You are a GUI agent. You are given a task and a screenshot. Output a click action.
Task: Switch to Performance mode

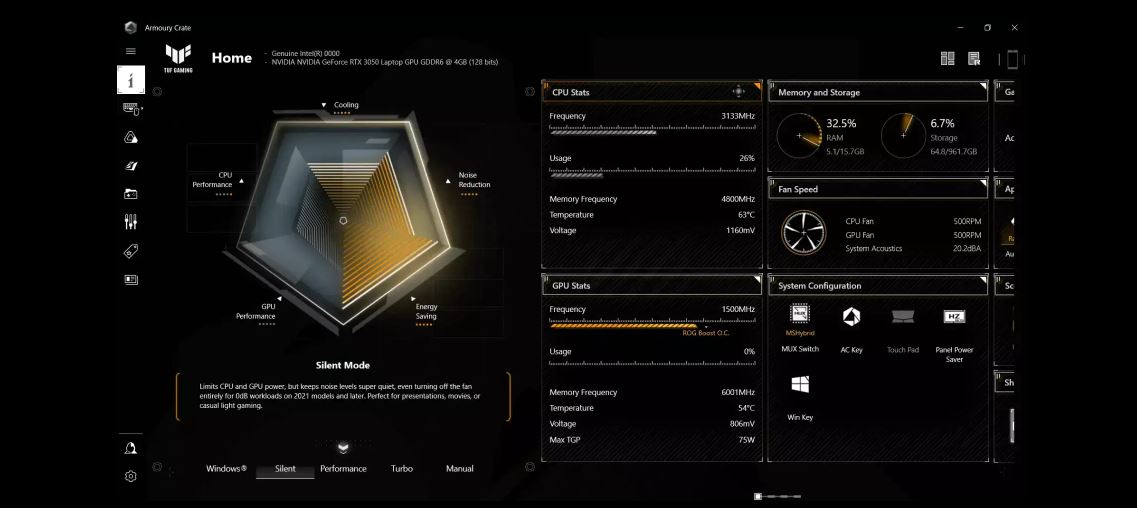tap(343, 469)
